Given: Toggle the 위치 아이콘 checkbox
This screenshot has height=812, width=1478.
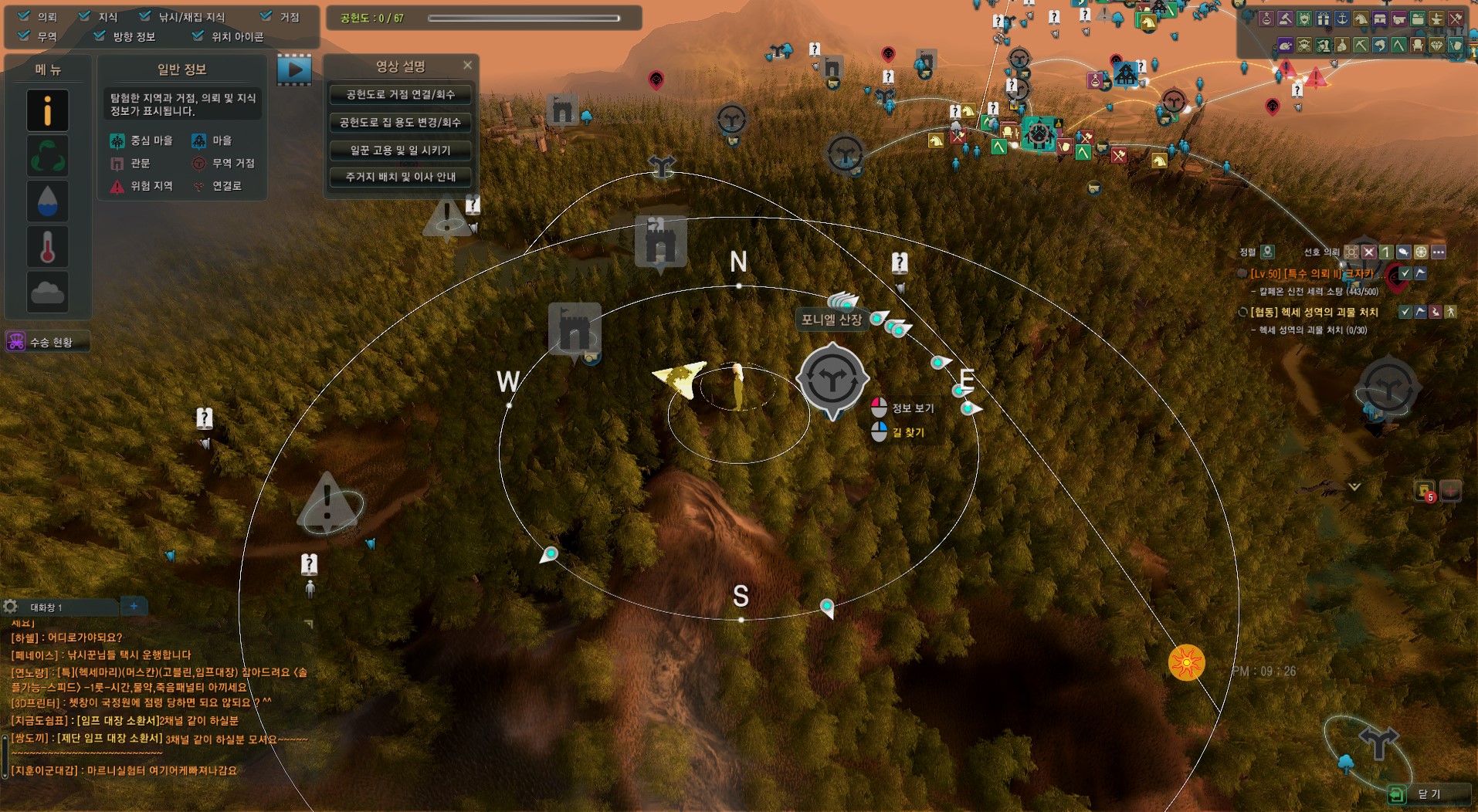Looking at the screenshot, I should pyautogui.click(x=198, y=36).
